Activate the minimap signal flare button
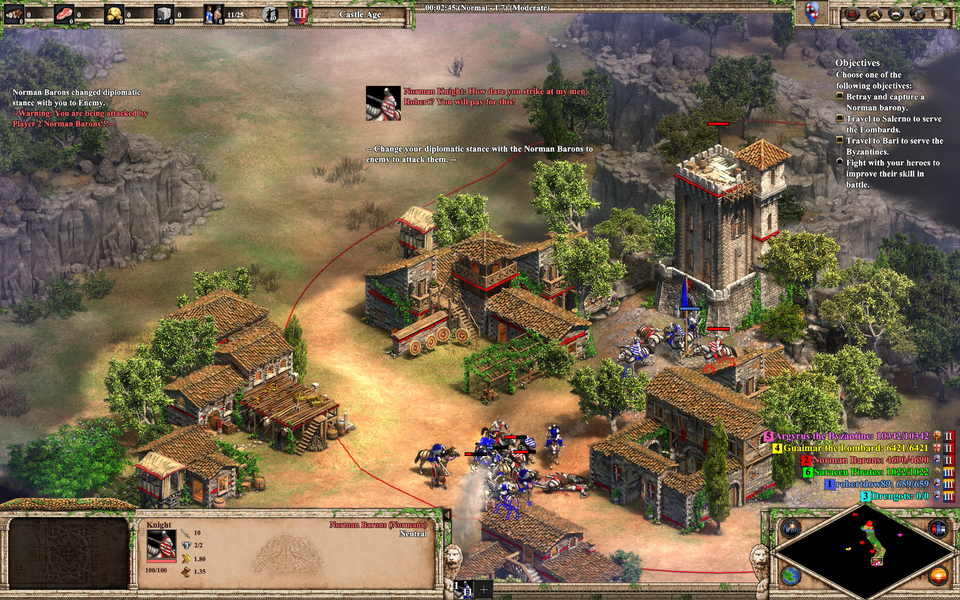The height and width of the screenshot is (600, 960). coord(792,528)
